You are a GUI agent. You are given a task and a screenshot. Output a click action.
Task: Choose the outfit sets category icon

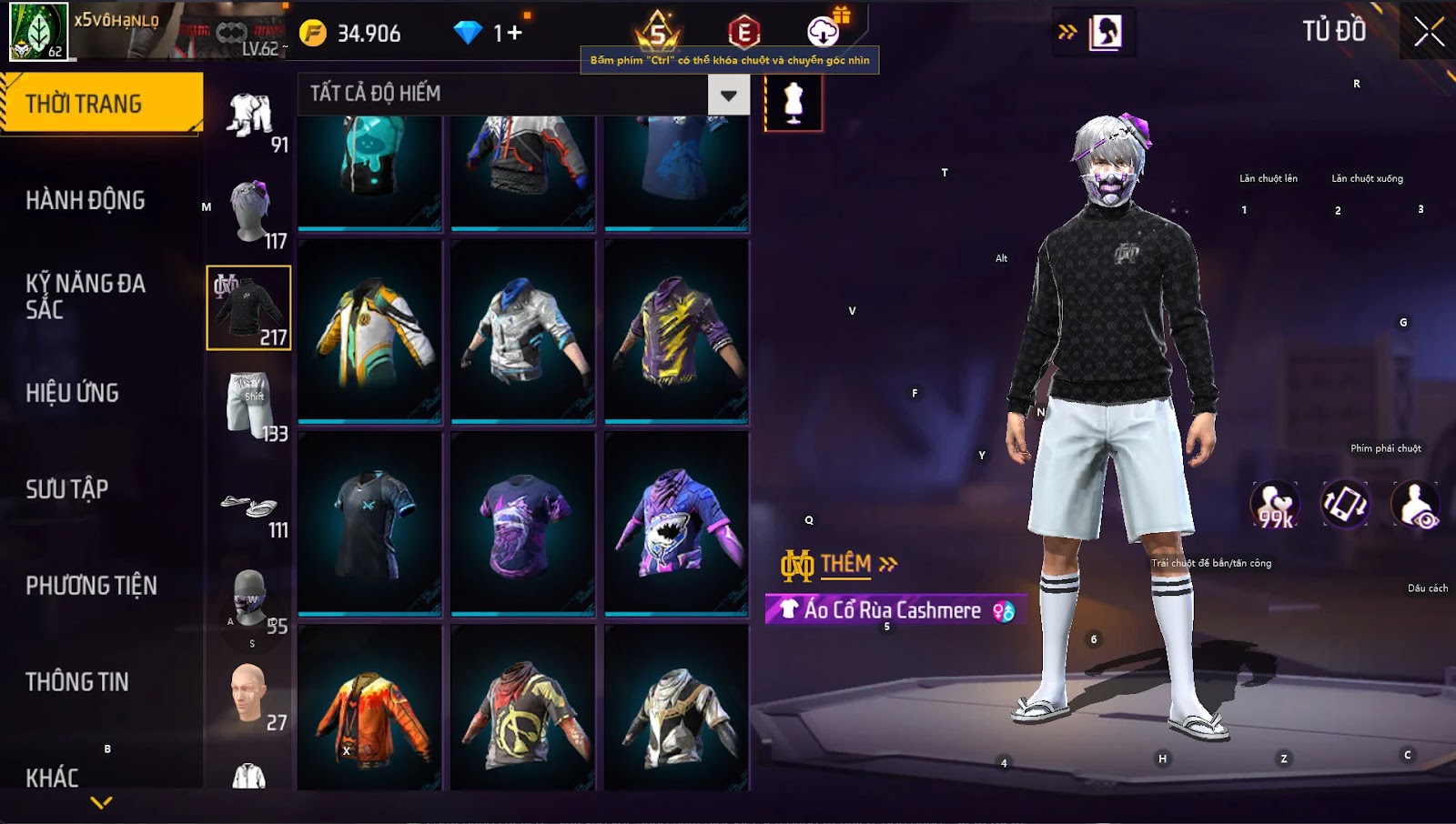pos(249,116)
